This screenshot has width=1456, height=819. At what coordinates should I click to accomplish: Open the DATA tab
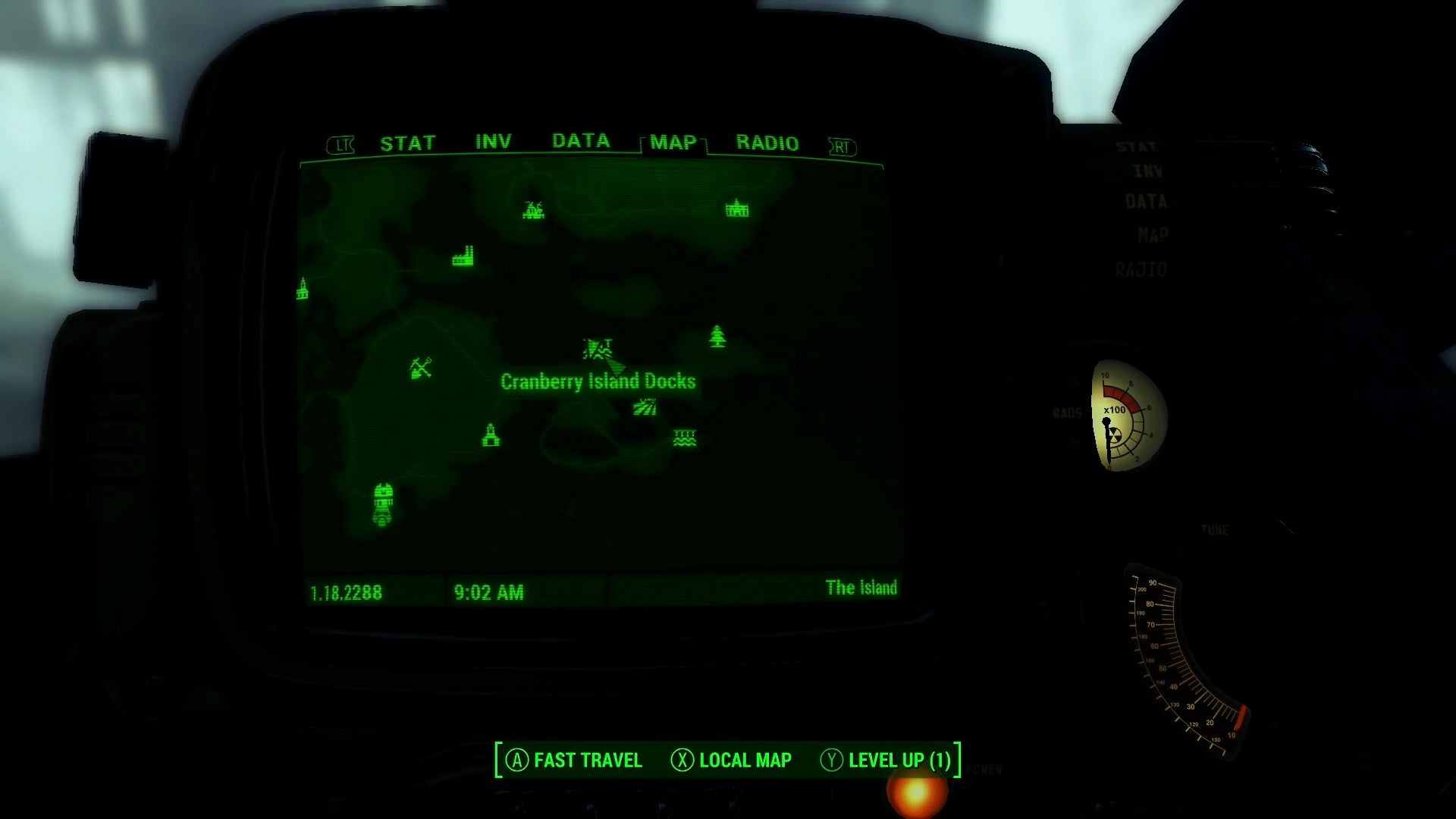coord(580,140)
